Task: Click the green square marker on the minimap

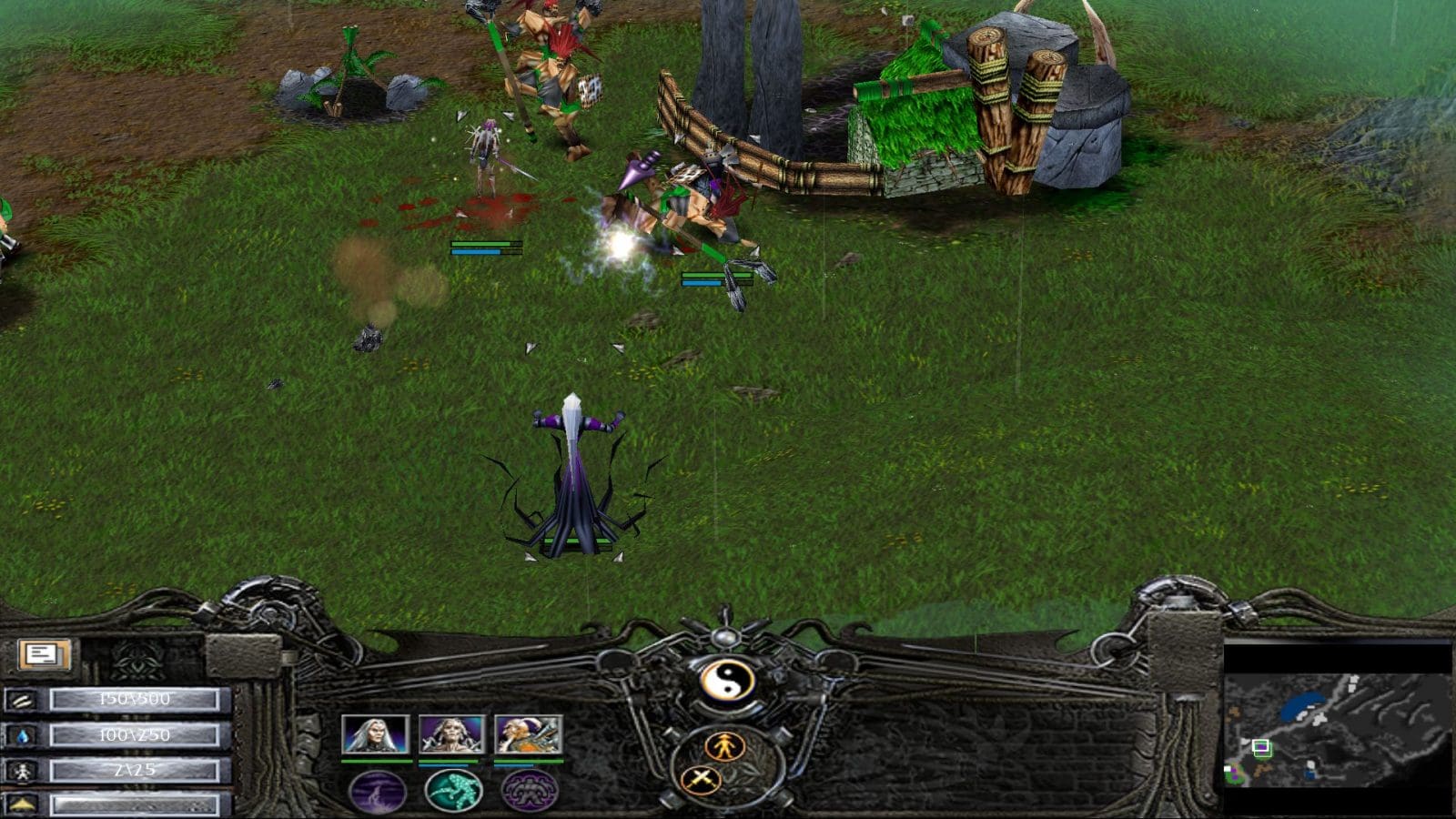Action: click(x=1263, y=748)
